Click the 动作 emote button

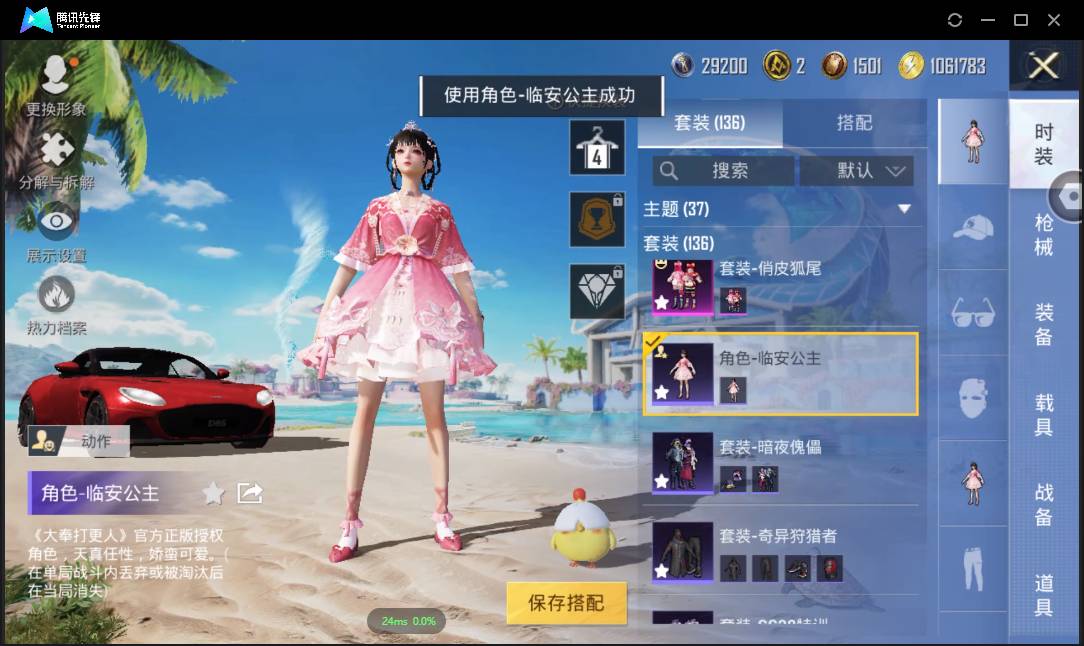coord(80,440)
